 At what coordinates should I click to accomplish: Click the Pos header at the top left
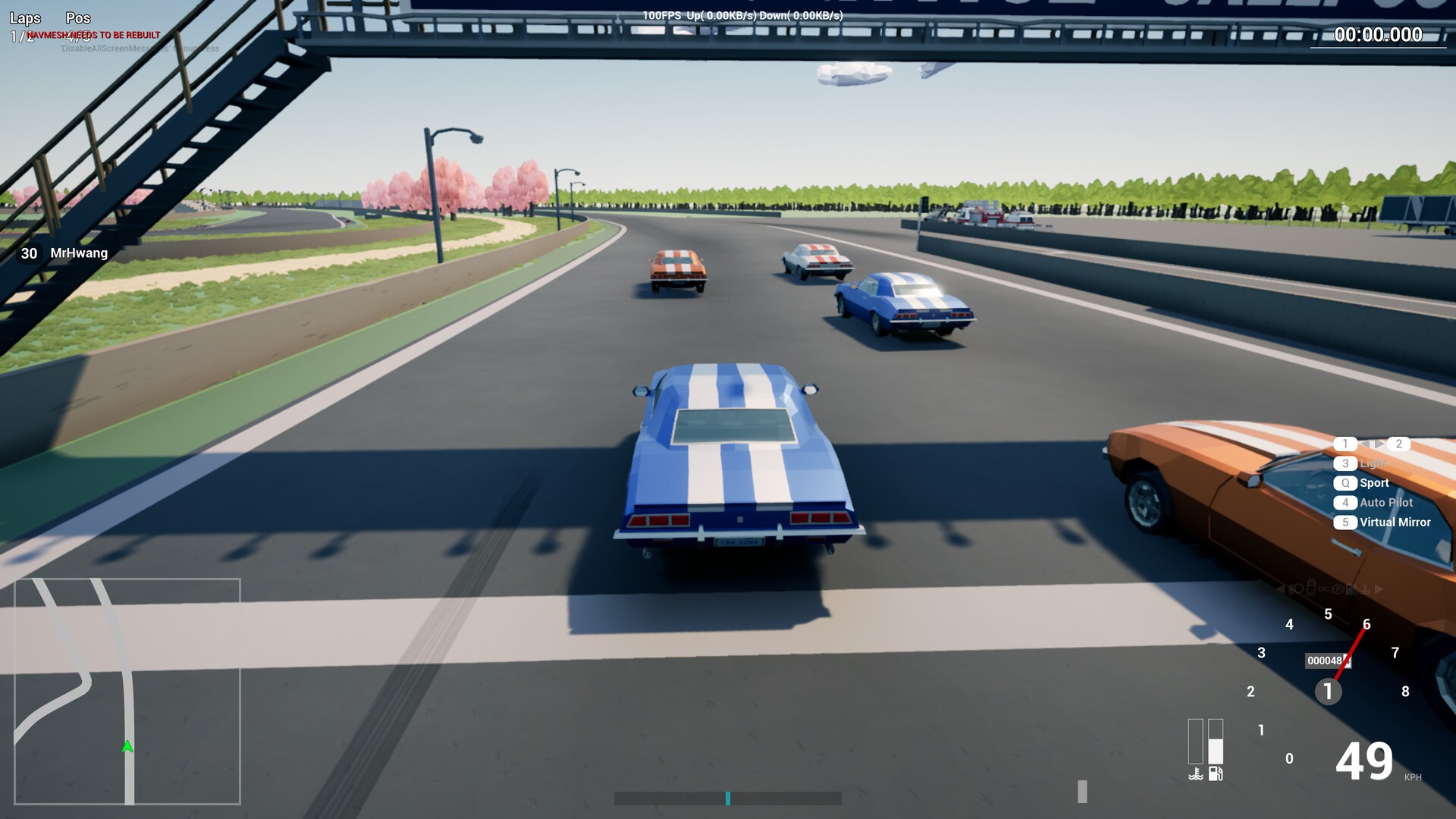[x=77, y=17]
